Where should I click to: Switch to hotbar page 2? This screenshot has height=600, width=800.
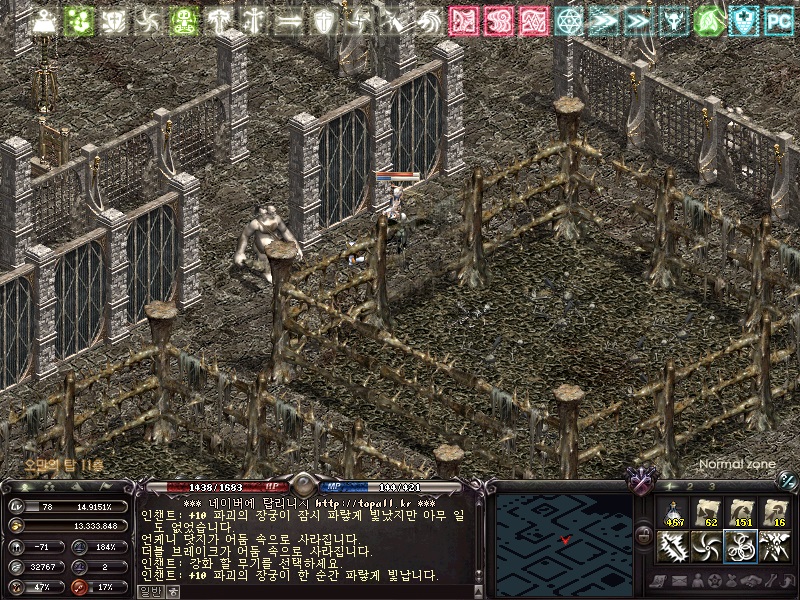[690, 486]
